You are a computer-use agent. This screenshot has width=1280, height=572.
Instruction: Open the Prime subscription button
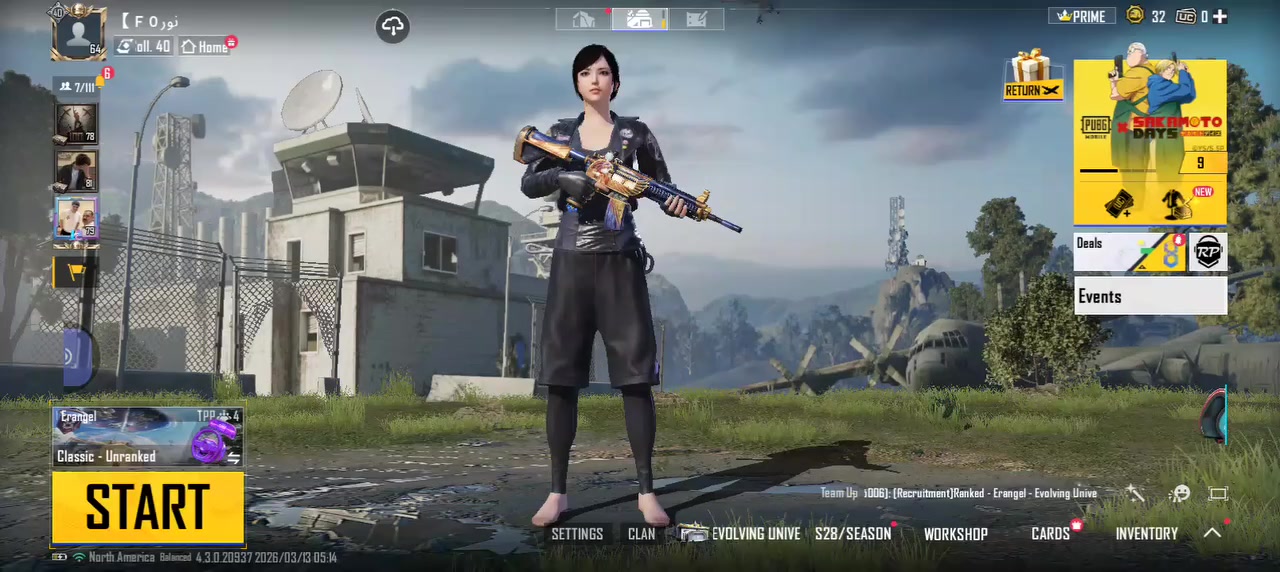(x=1082, y=16)
